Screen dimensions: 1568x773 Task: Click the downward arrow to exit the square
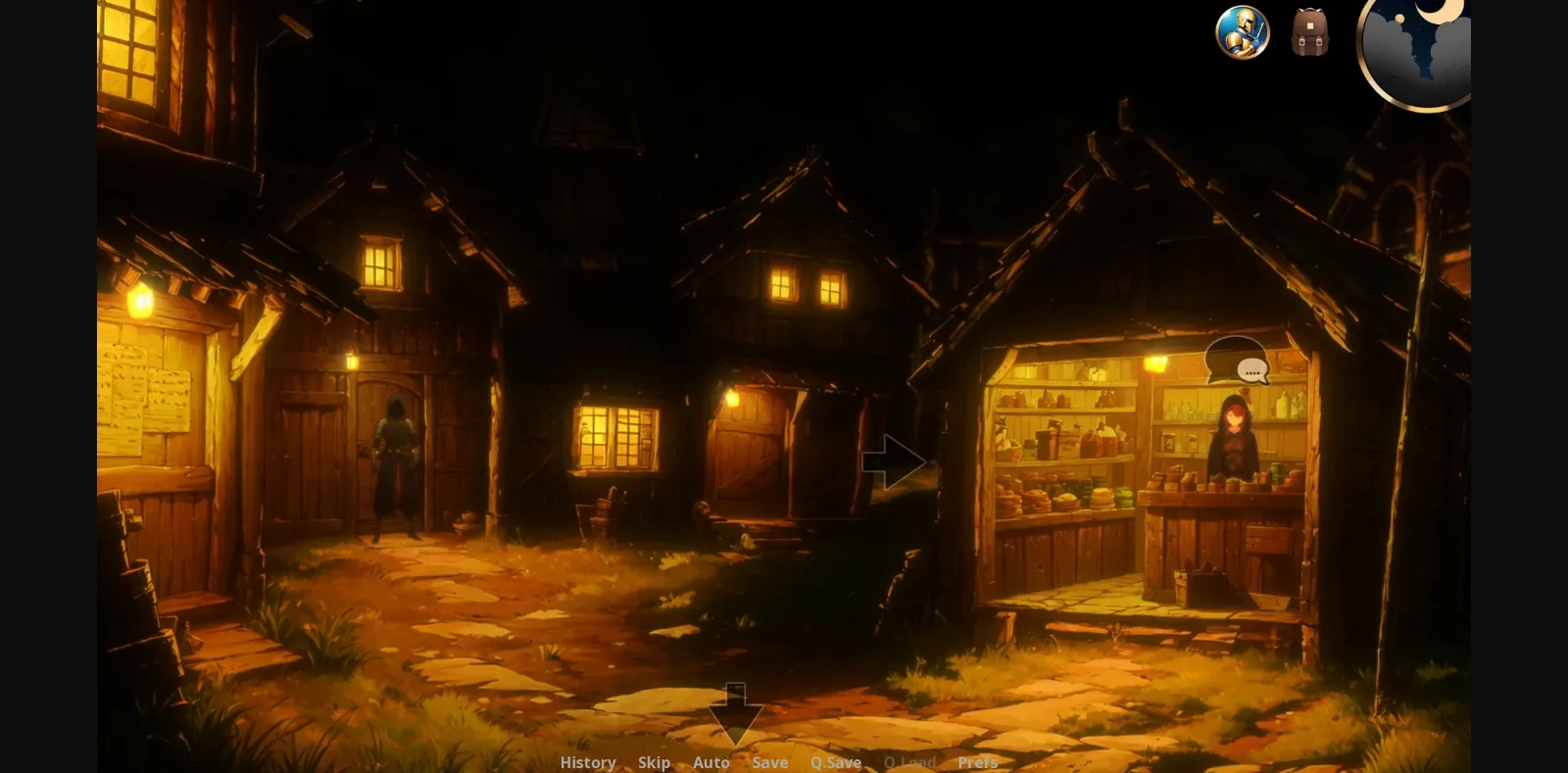(x=733, y=715)
